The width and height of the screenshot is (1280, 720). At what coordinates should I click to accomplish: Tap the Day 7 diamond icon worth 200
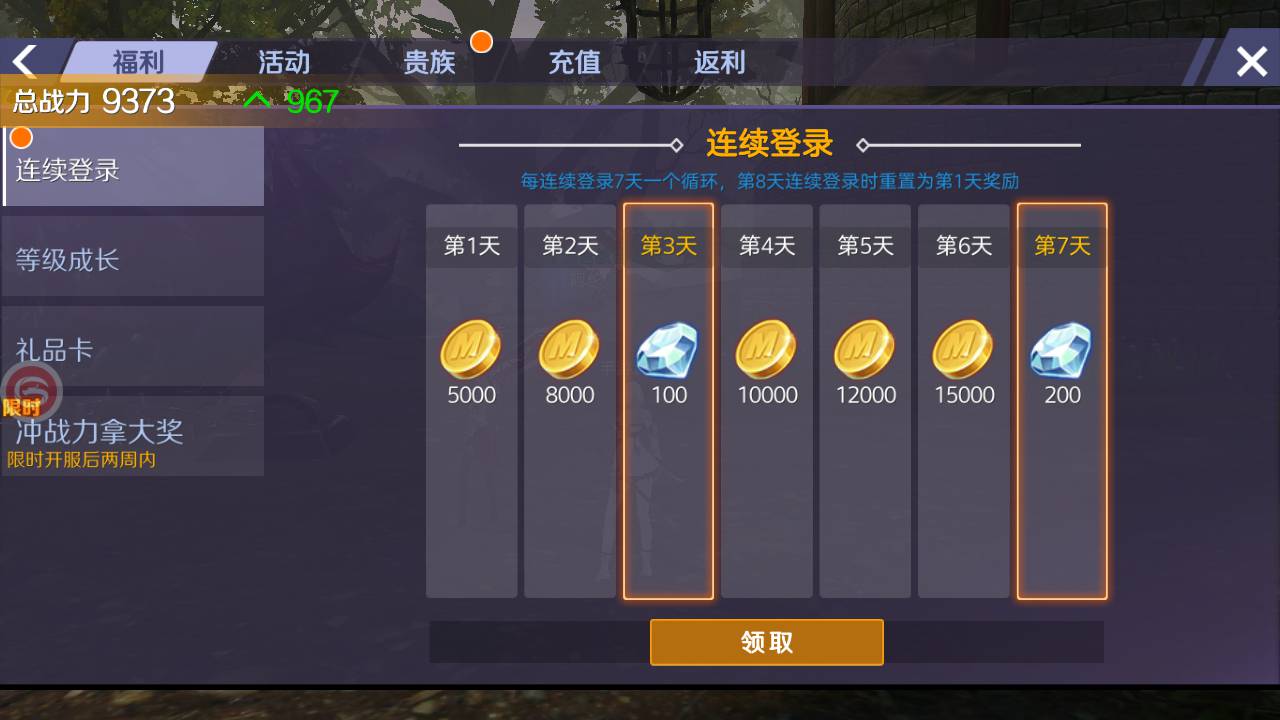(1061, 348)
